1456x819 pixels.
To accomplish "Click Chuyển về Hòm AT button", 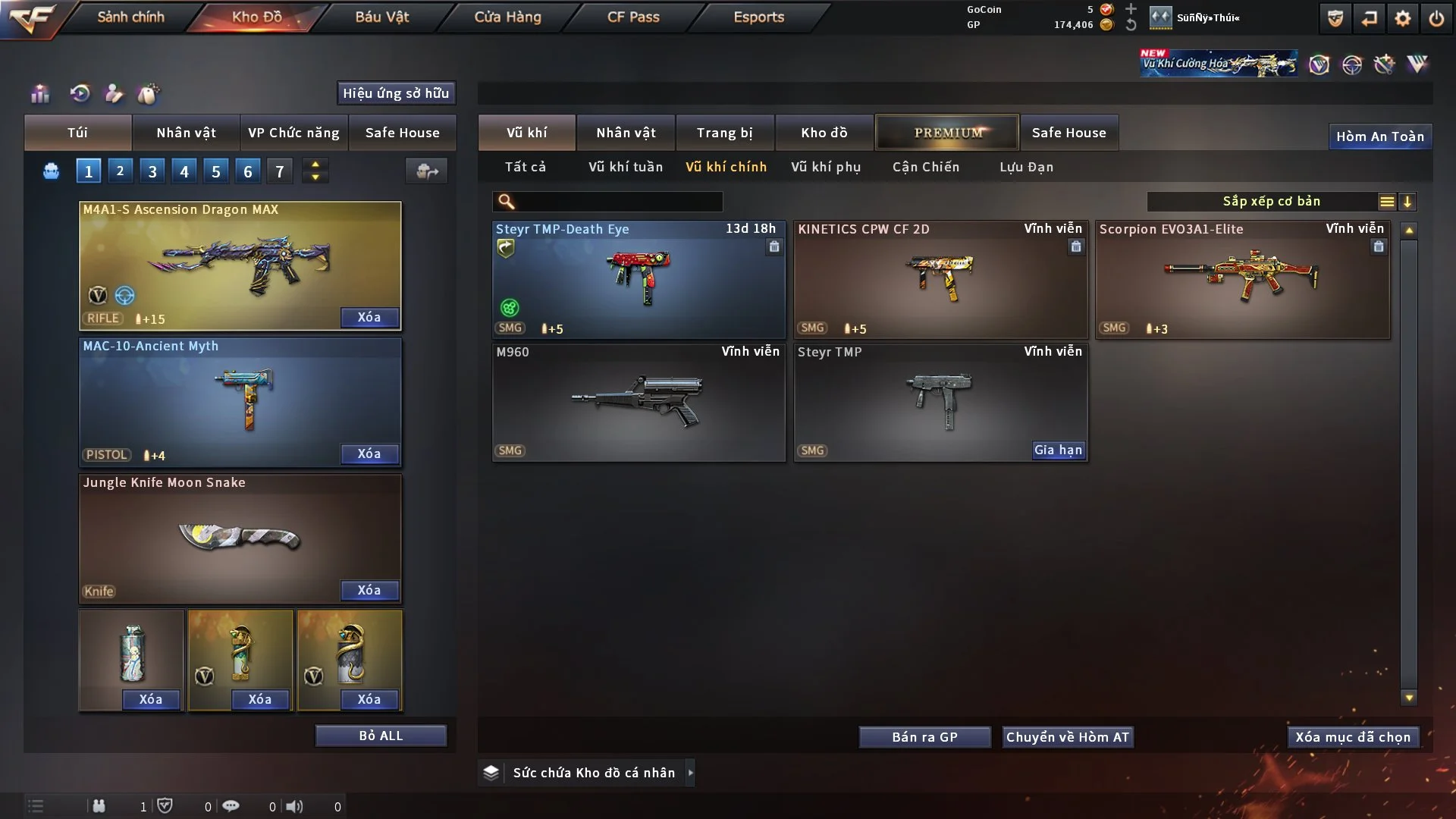I will pyautogui.click(x=1068, y=737).
